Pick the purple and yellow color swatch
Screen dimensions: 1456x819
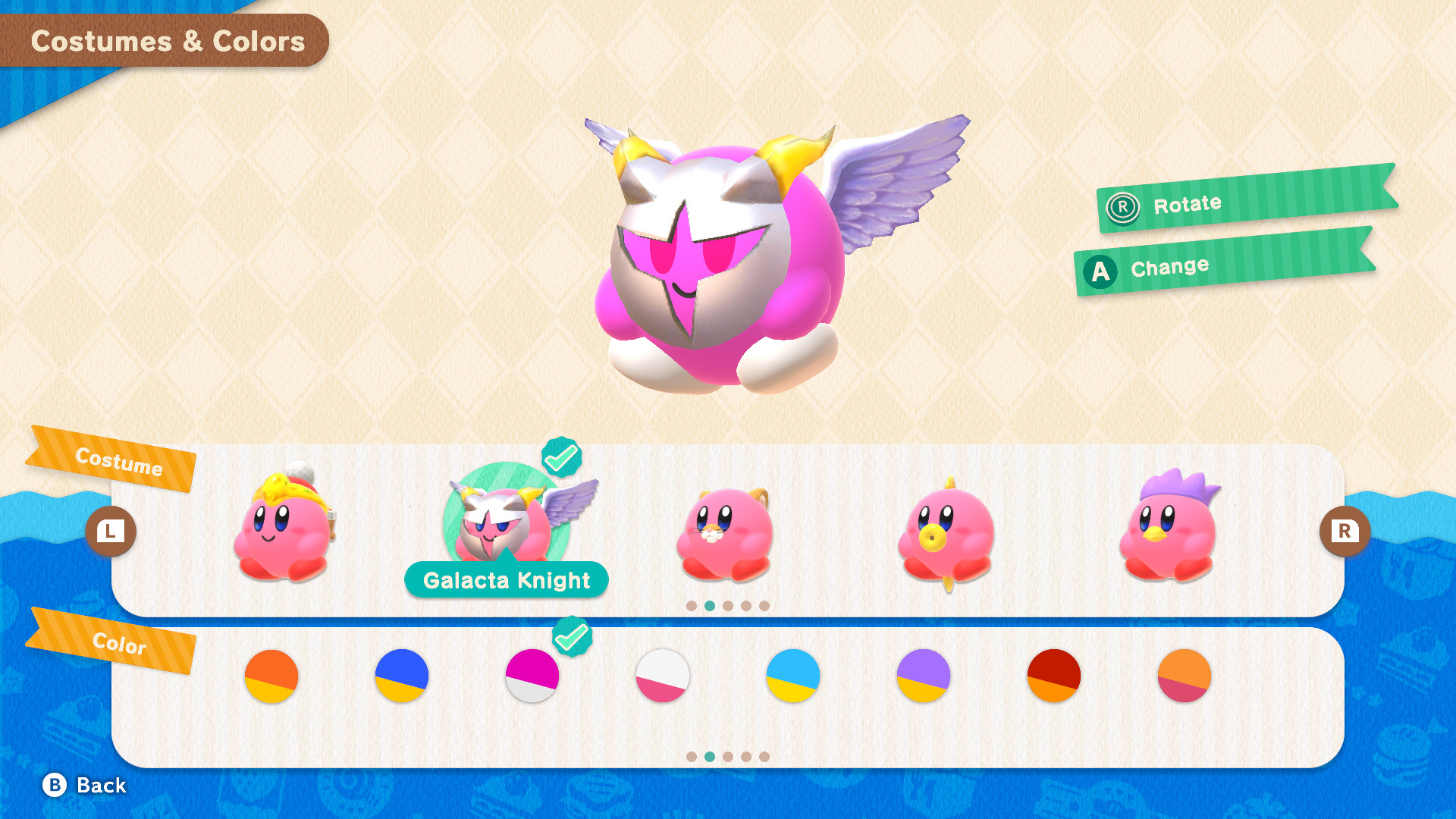pyautogui.click(x=923, y=676)
